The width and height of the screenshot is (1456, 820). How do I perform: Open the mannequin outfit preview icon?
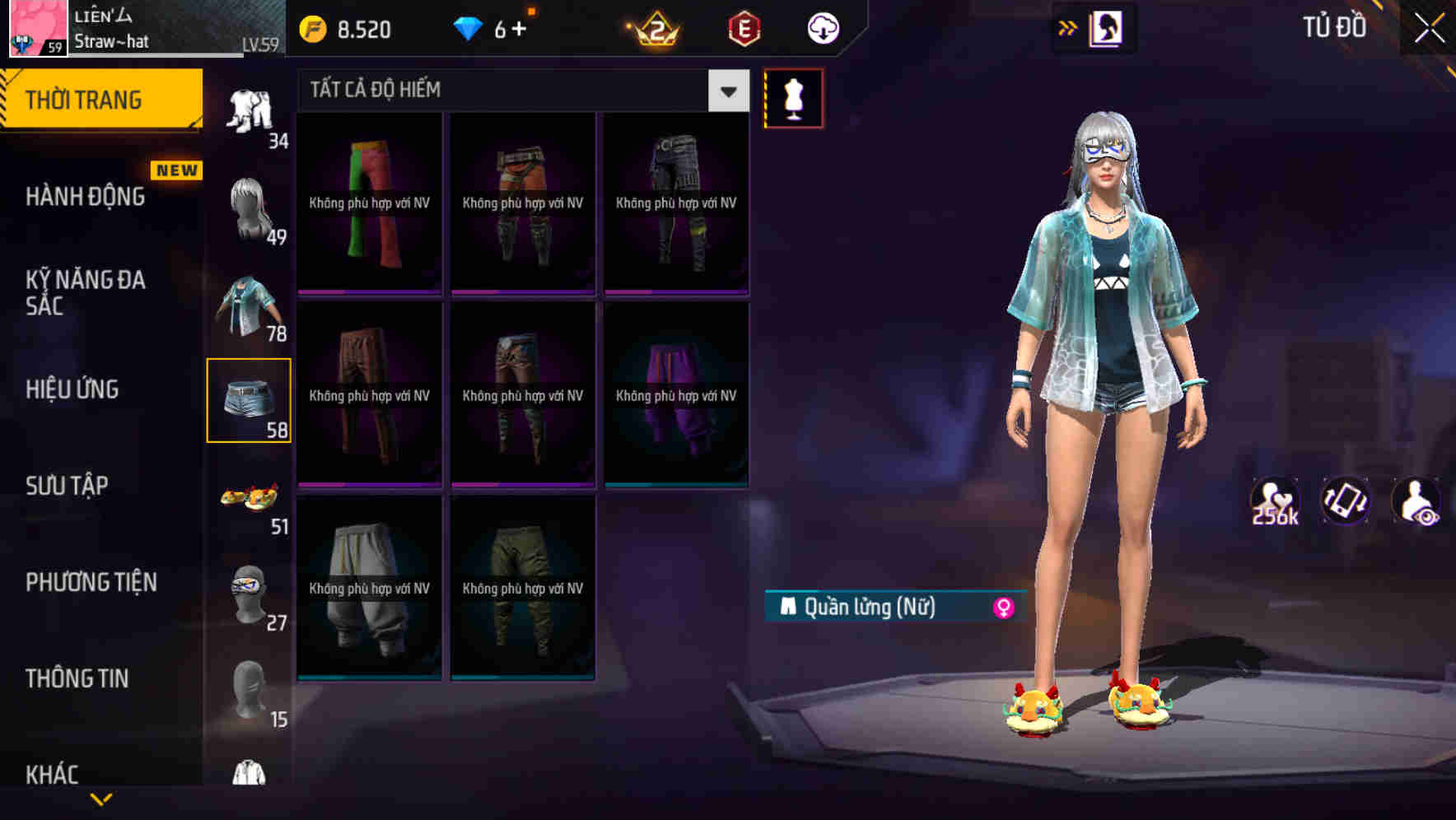[x=793, y=98]
